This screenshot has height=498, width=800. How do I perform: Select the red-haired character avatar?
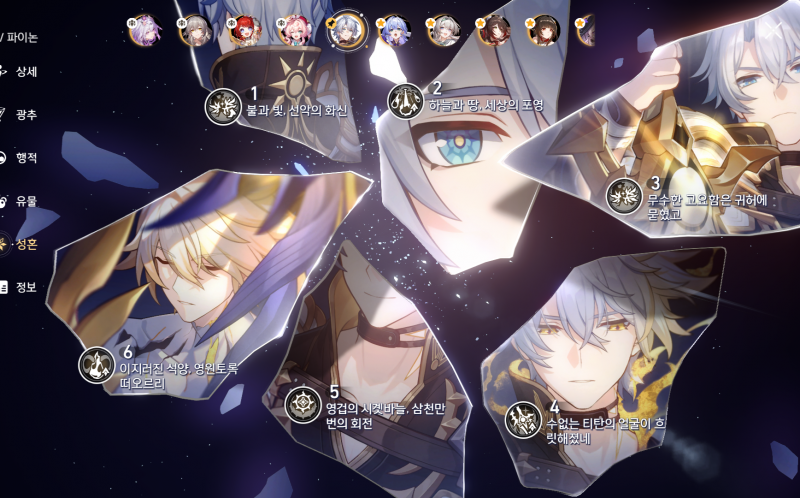tap(244, 31)
